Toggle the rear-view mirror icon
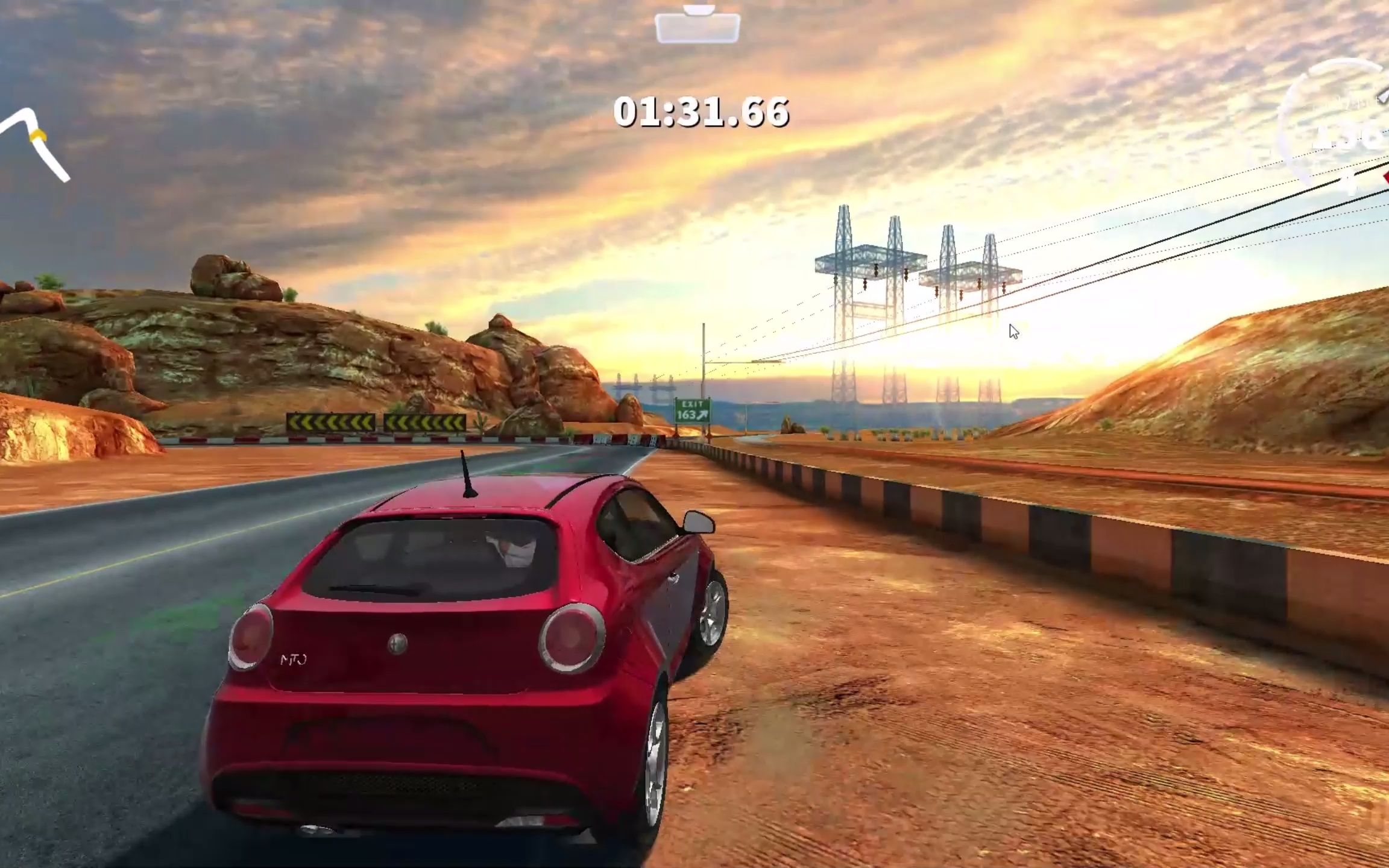 (698, 26)
